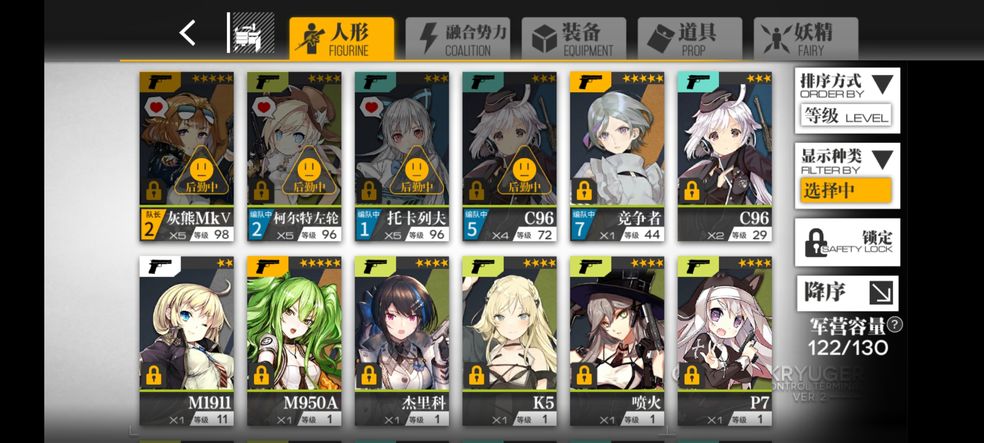This screenshot has height=443, width=984.
Task: Choose the green-haired M950A card
Action: 294,340
